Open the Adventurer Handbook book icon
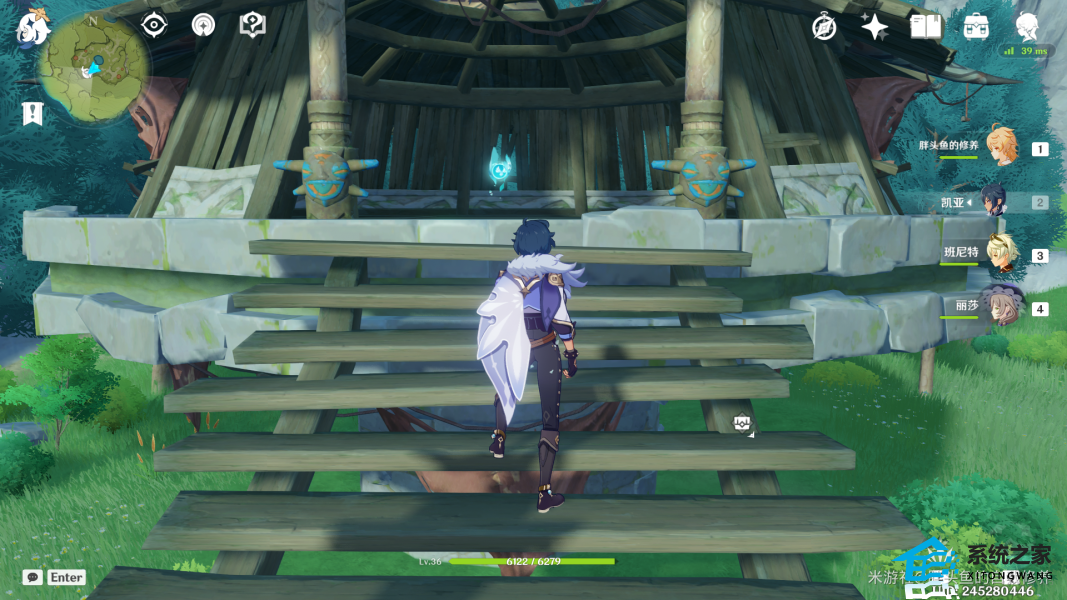 pos(926,27)
